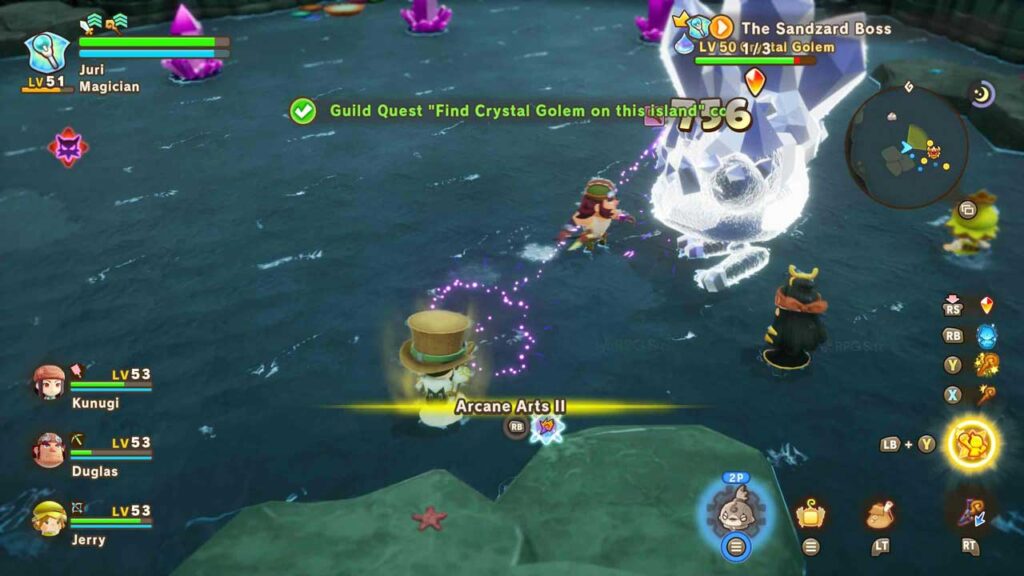Click the Arcane Arts II skill icon
The height and width of the screenshot is (576, 1024).
click(547, 427)
